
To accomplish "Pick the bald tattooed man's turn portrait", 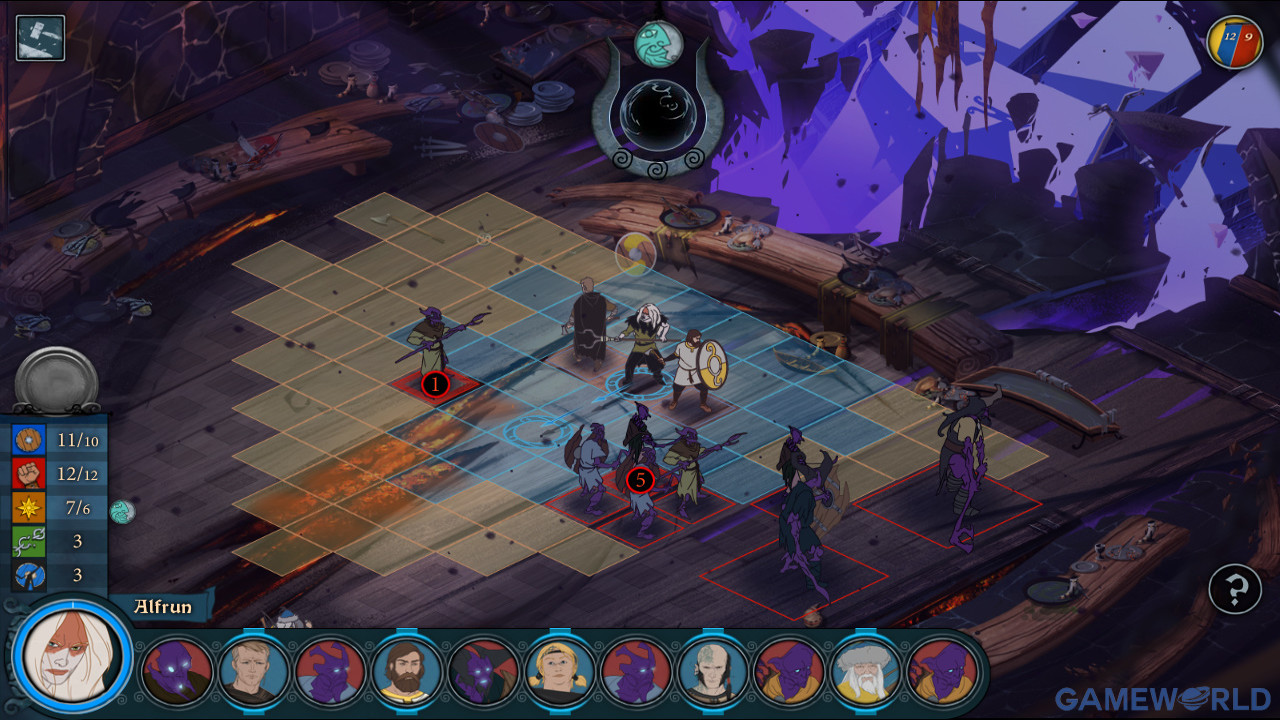I will click(713, 671).
